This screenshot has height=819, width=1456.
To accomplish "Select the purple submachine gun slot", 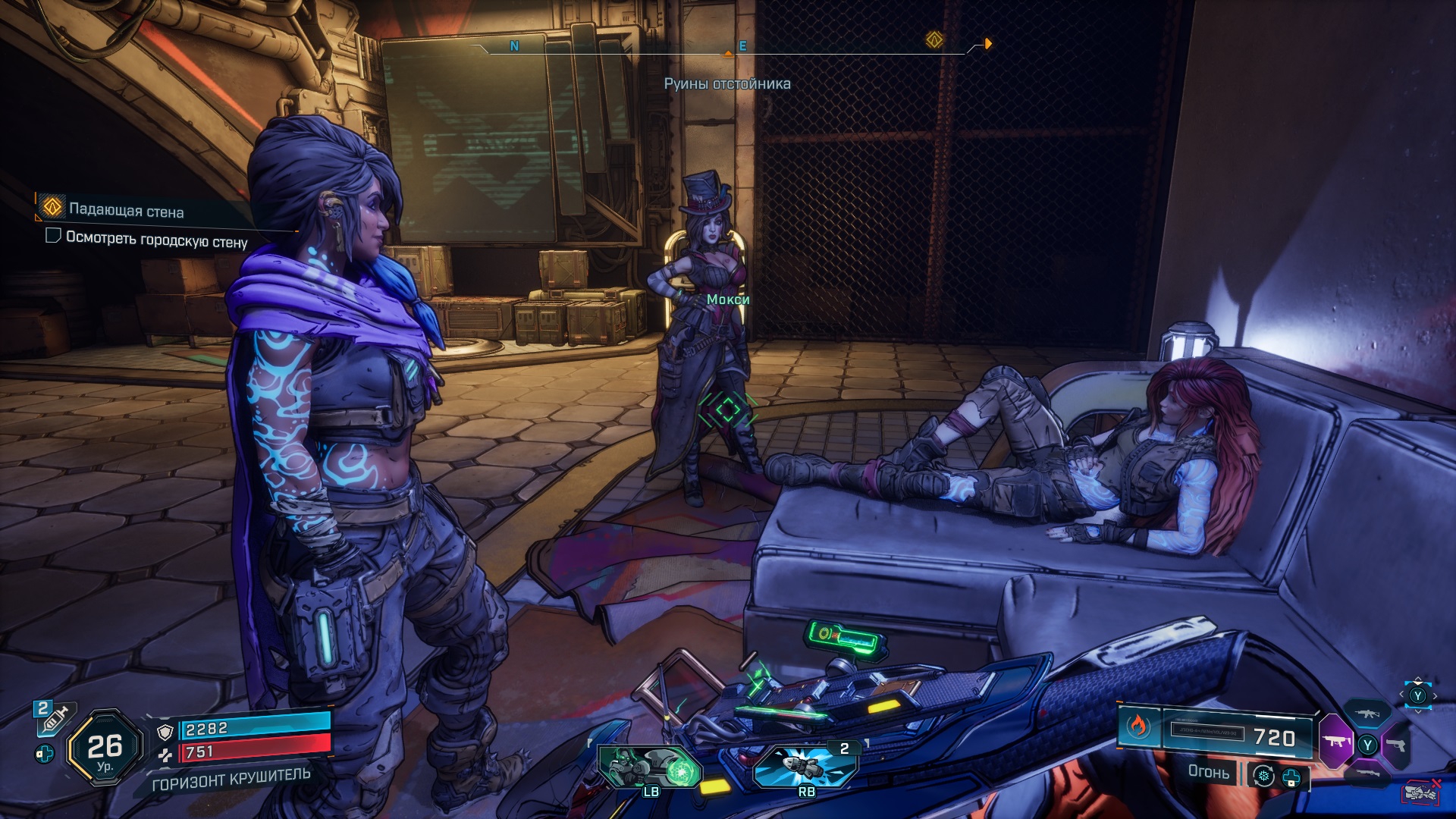I will click(x=1335, y=741).
